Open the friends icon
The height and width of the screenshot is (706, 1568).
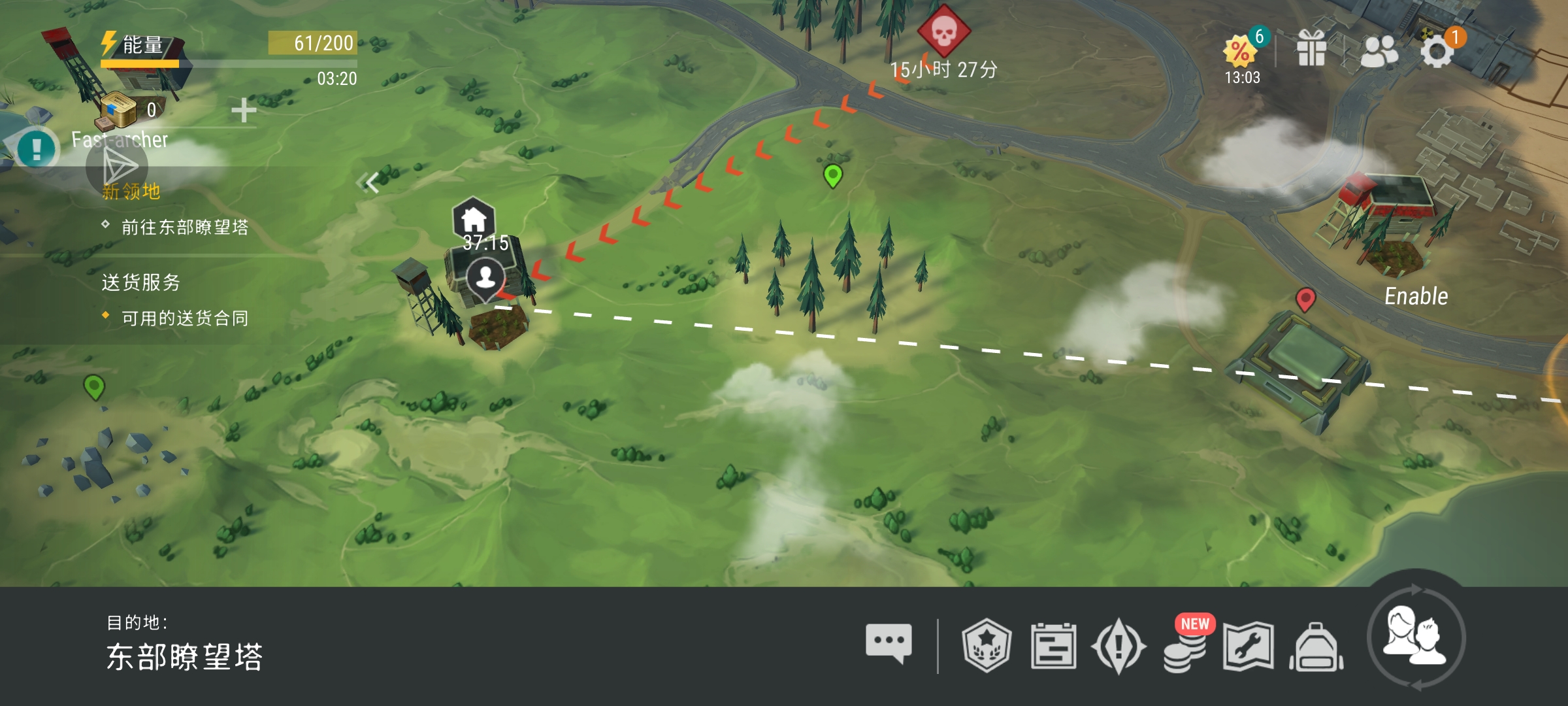coord(1379,51)
